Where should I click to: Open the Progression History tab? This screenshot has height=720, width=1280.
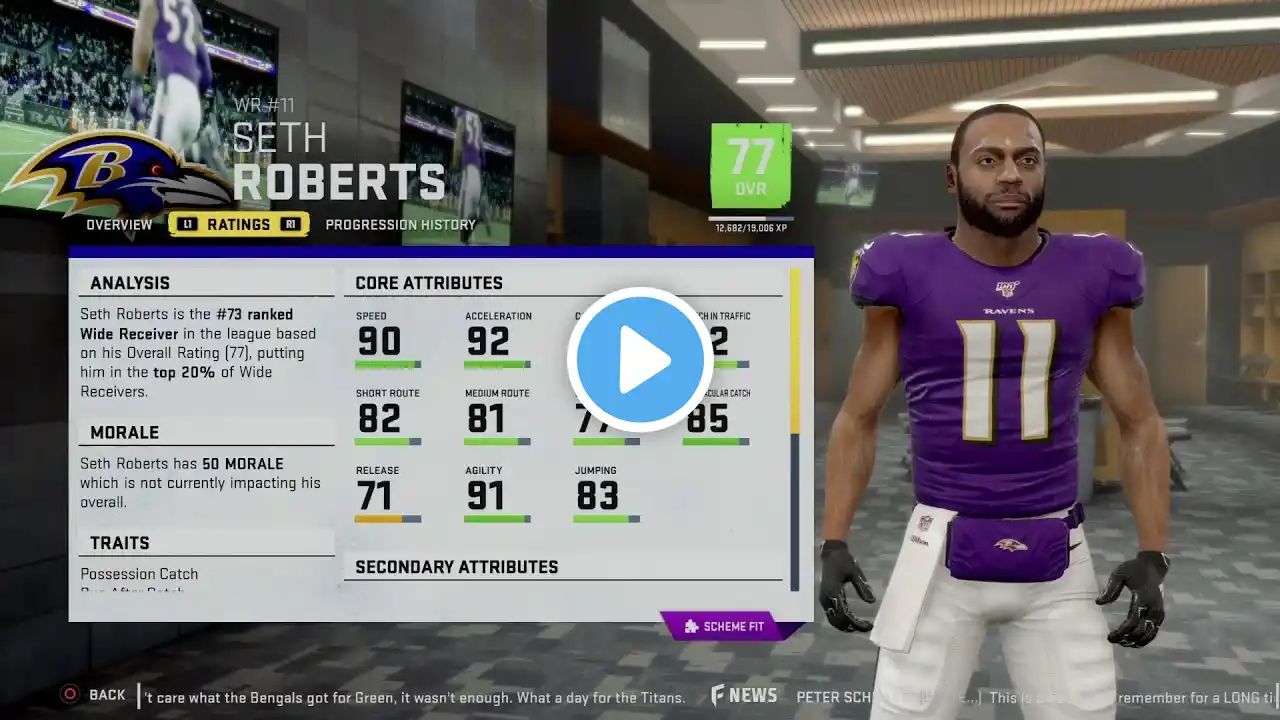400,225
